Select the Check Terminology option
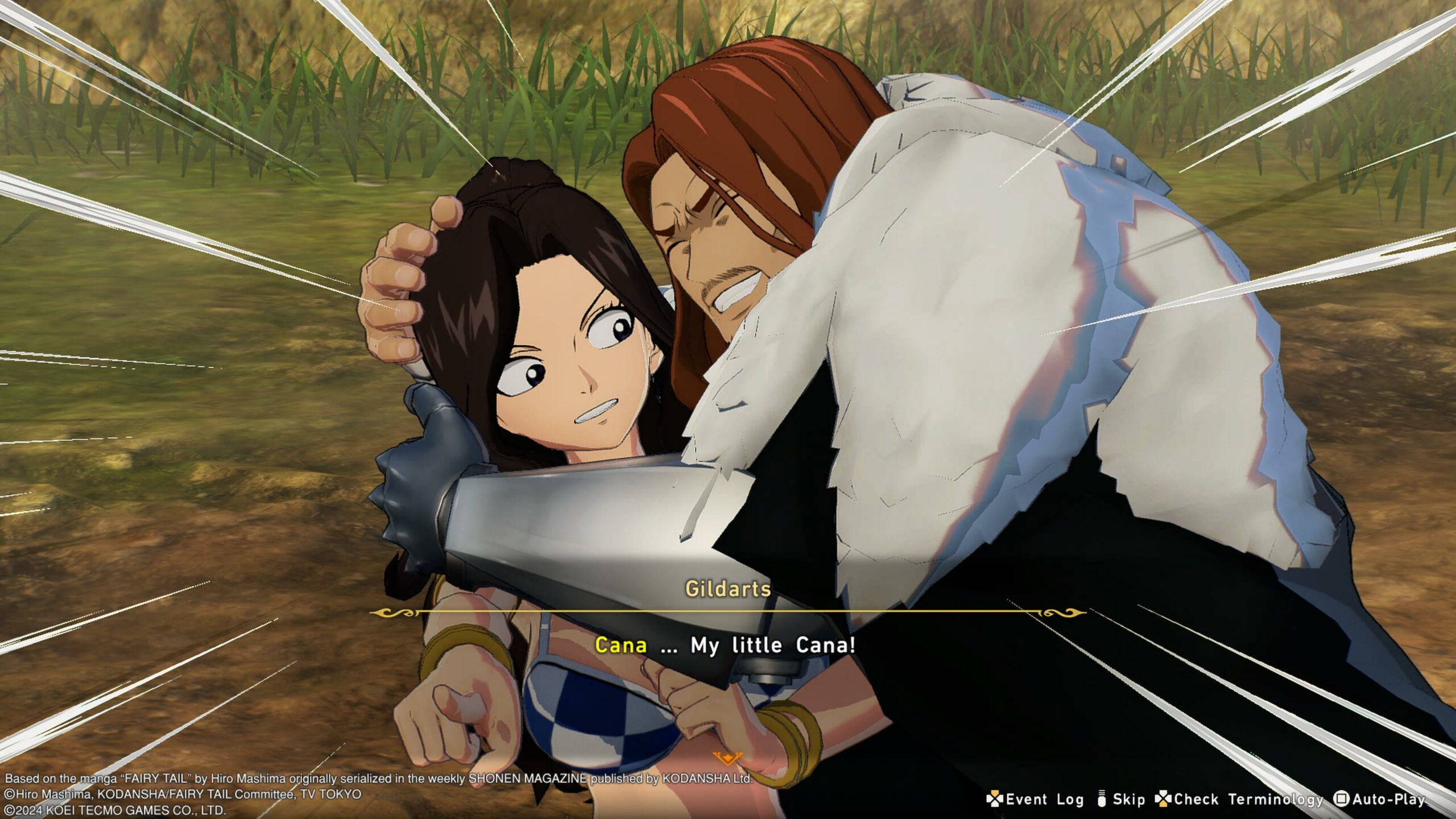 (1240, 799)
